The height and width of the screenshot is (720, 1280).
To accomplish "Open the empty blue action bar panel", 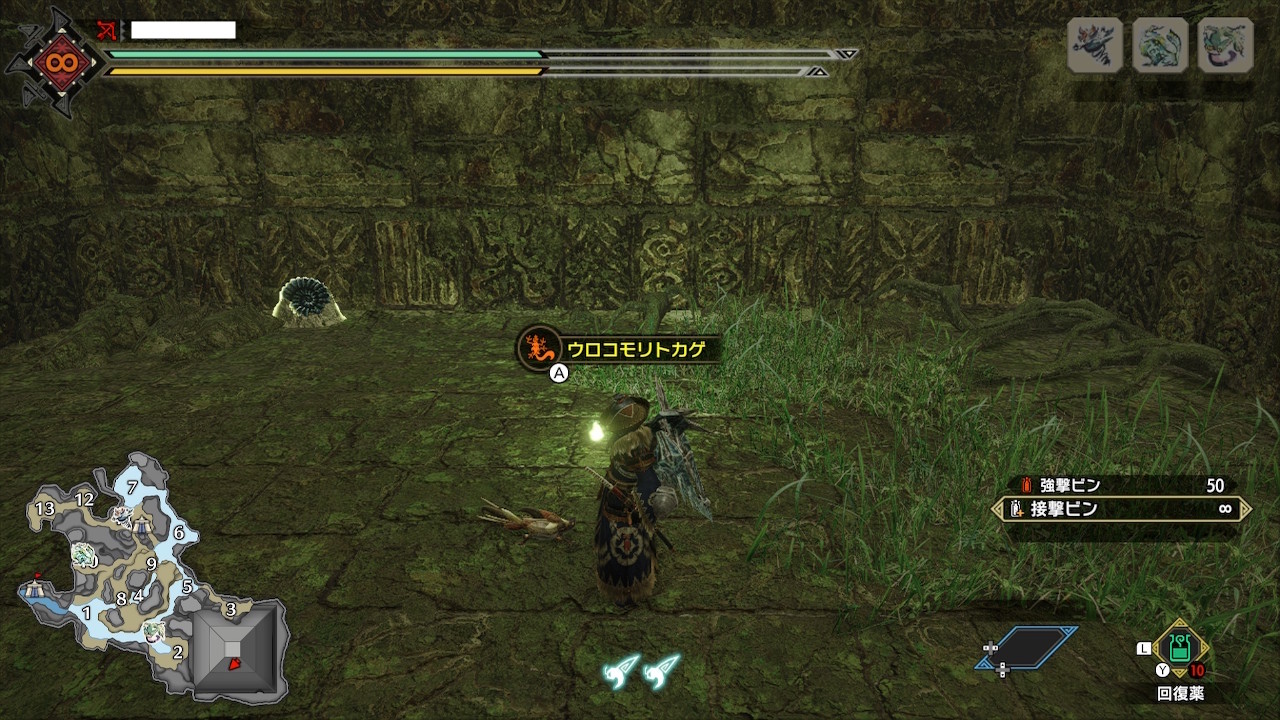I will pyautogui.click(x=1028, y=647).
